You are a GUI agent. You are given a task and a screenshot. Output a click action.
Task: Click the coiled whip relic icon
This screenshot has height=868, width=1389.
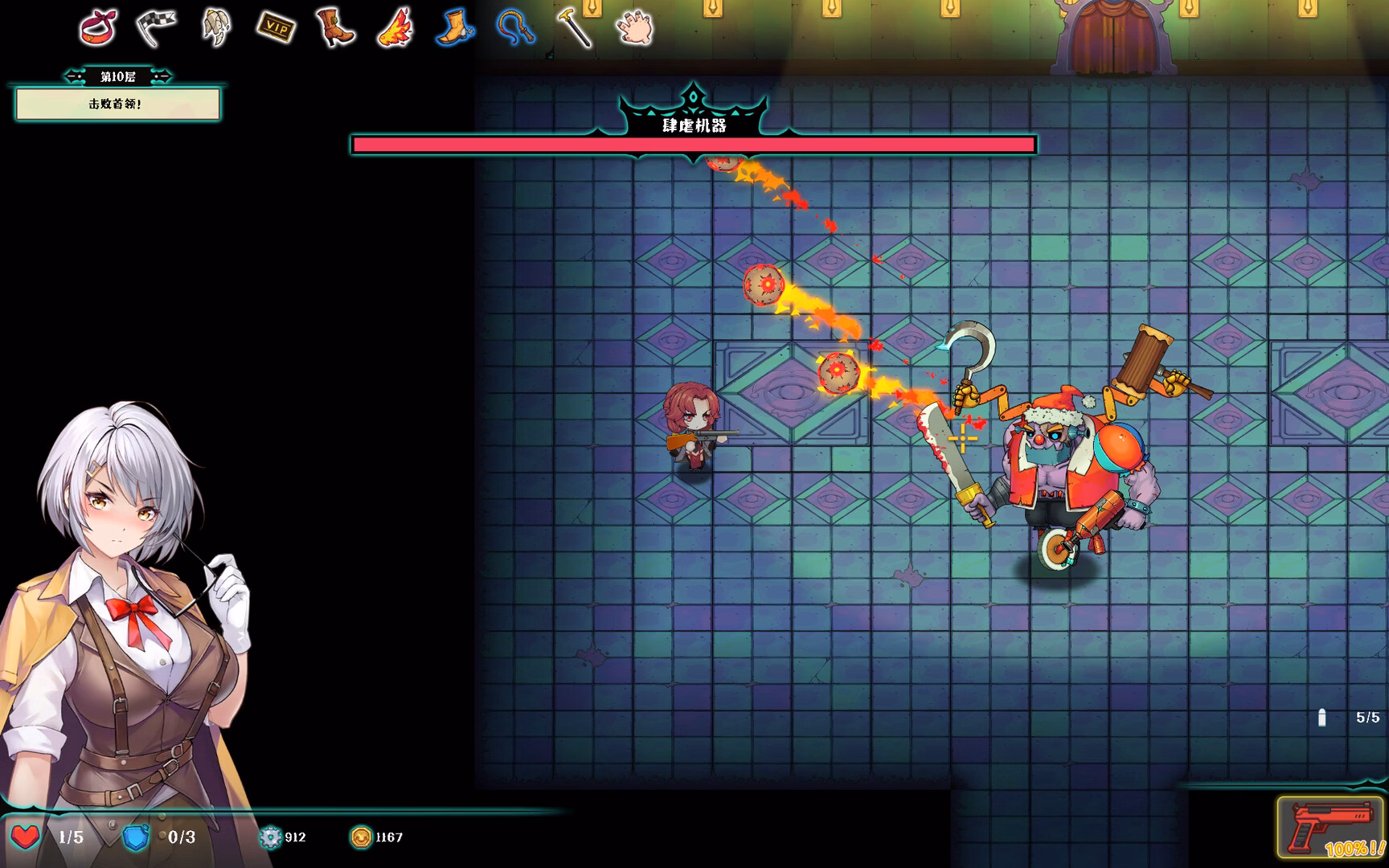515,27
